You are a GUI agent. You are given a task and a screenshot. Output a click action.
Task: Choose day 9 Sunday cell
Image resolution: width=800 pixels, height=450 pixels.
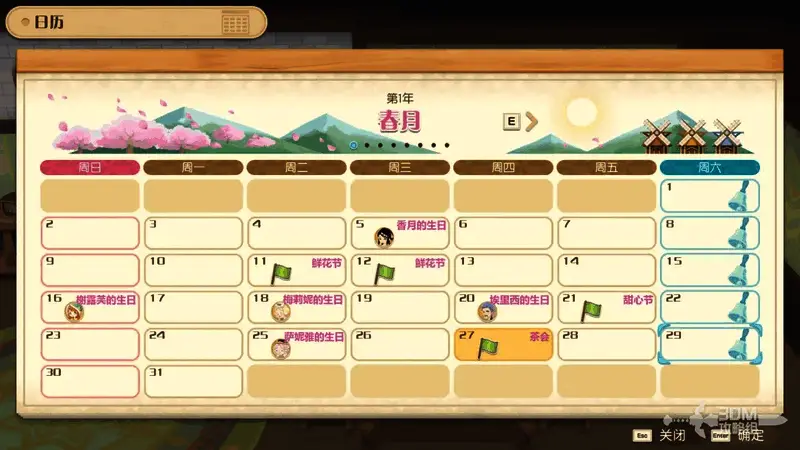89,270
